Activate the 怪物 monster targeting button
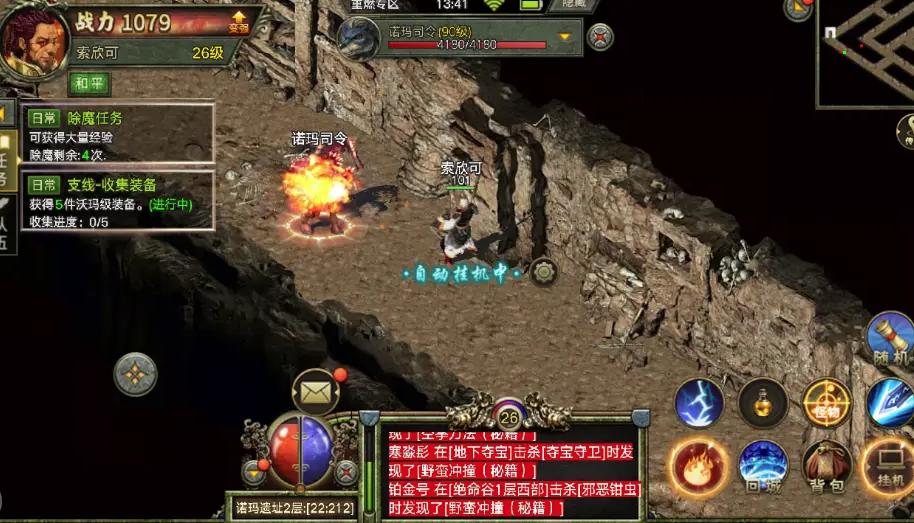Image resolution: width=914 pixels, height=523 pixels. pyautogui.click(x=827, y=403)
